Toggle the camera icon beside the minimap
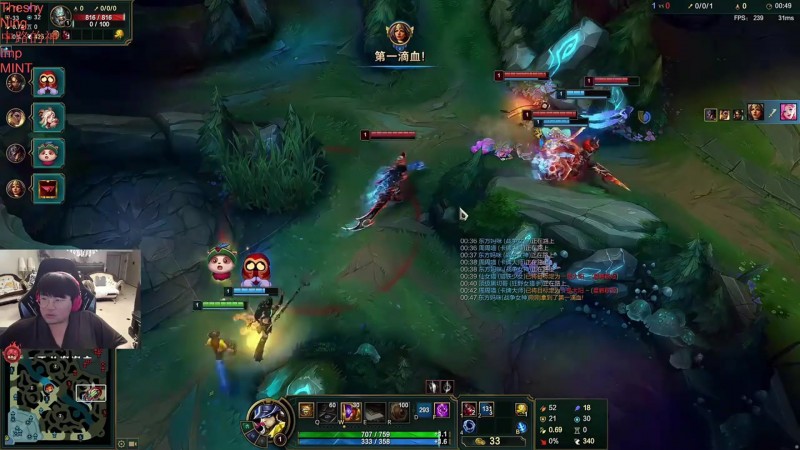Viewport: 800px width, 450px height. coord(134,443)
